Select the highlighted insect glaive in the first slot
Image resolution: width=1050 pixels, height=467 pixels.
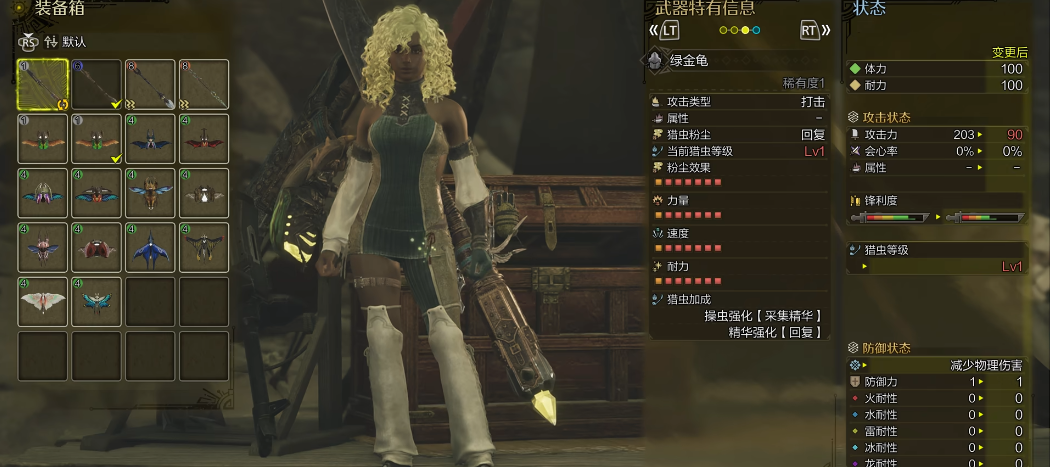click(42, 85)
